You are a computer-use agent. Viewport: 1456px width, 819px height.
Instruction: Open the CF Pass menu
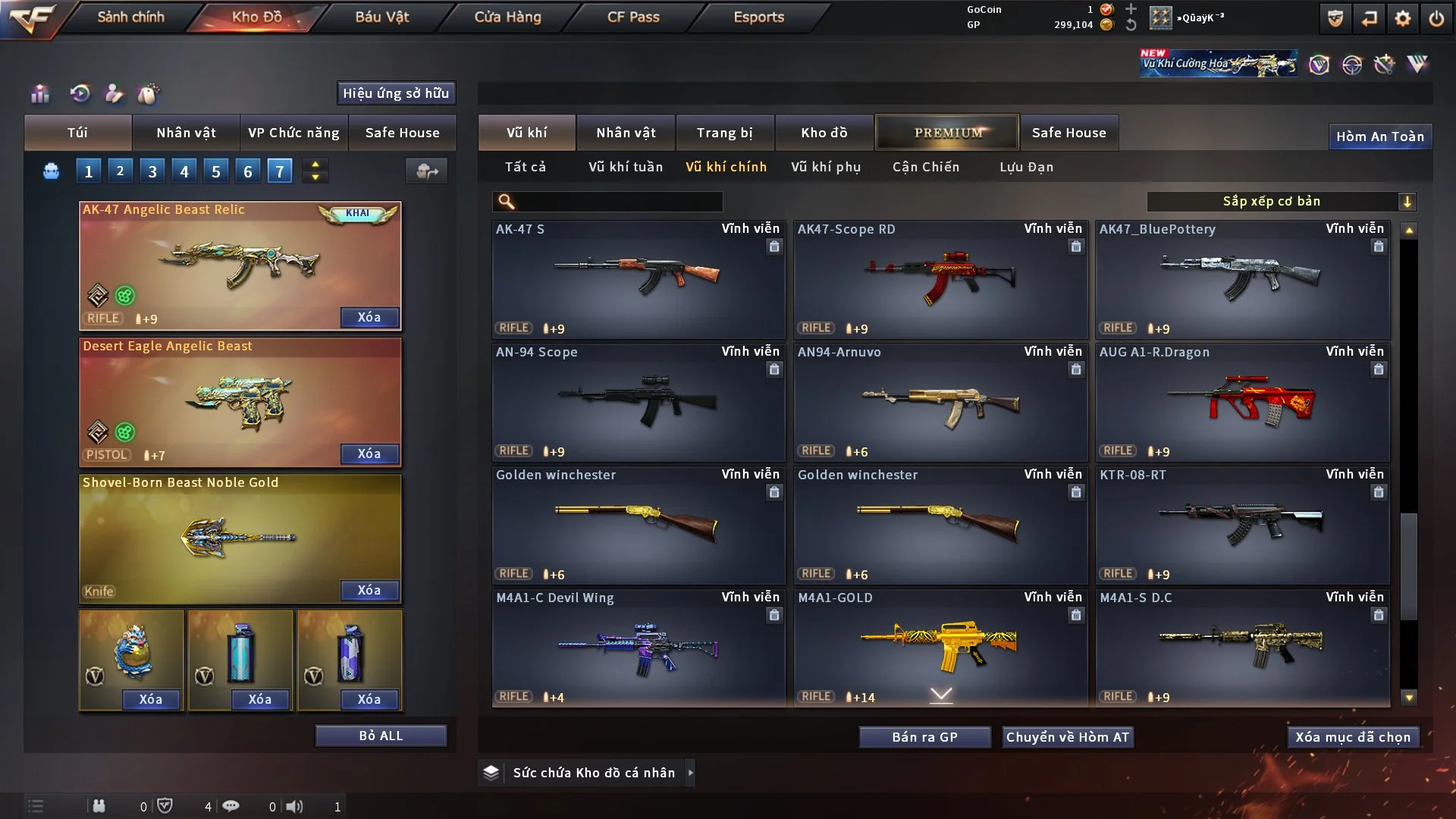click(633, 17)
